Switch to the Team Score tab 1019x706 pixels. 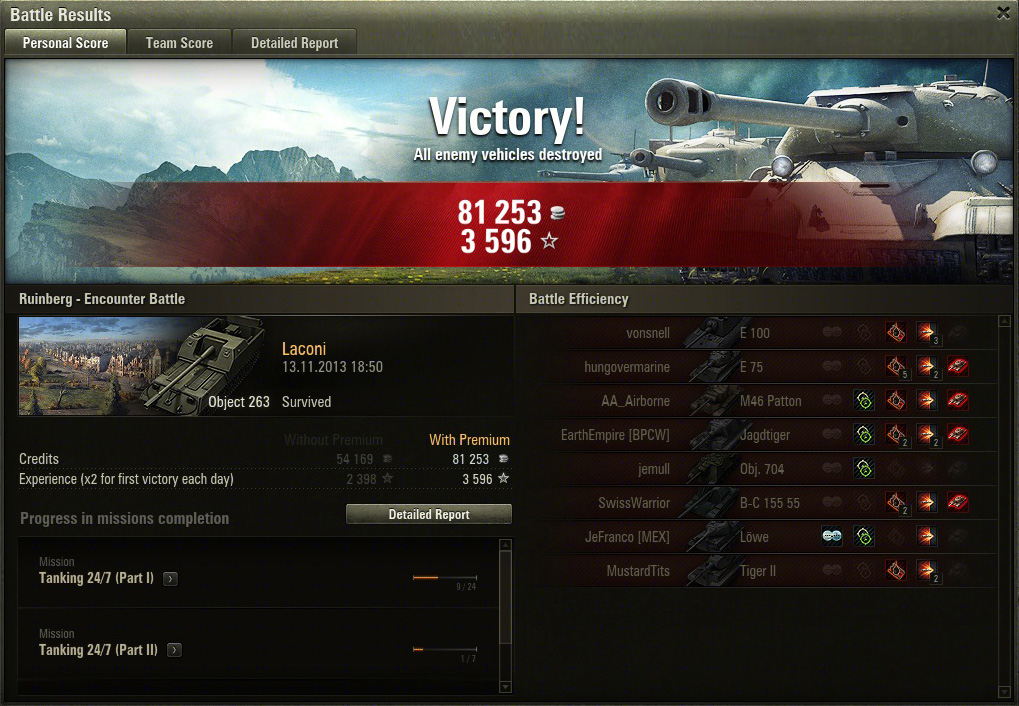tap(179, 43)
